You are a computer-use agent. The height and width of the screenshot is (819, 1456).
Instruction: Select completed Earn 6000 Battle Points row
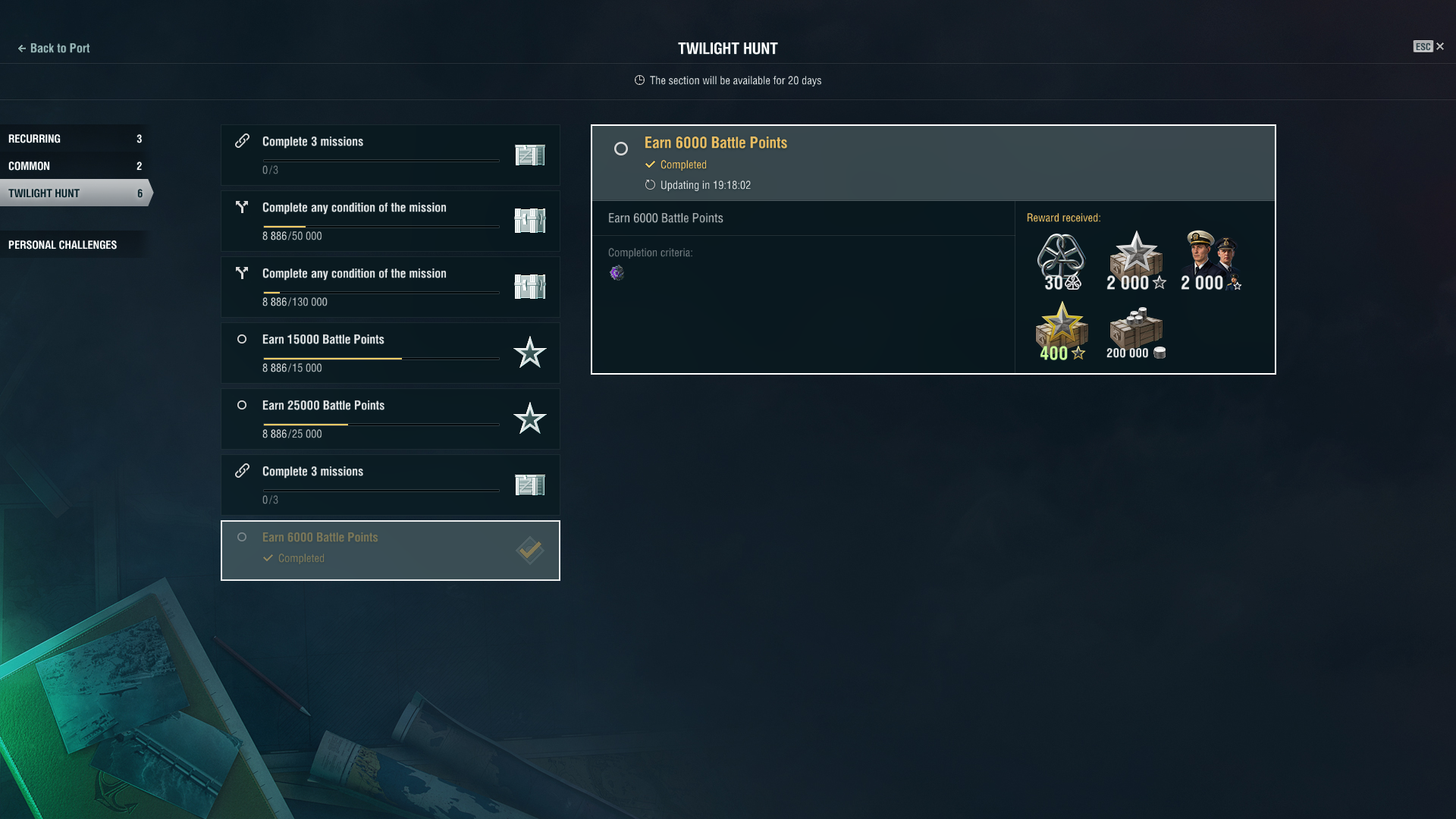[390, 551]
